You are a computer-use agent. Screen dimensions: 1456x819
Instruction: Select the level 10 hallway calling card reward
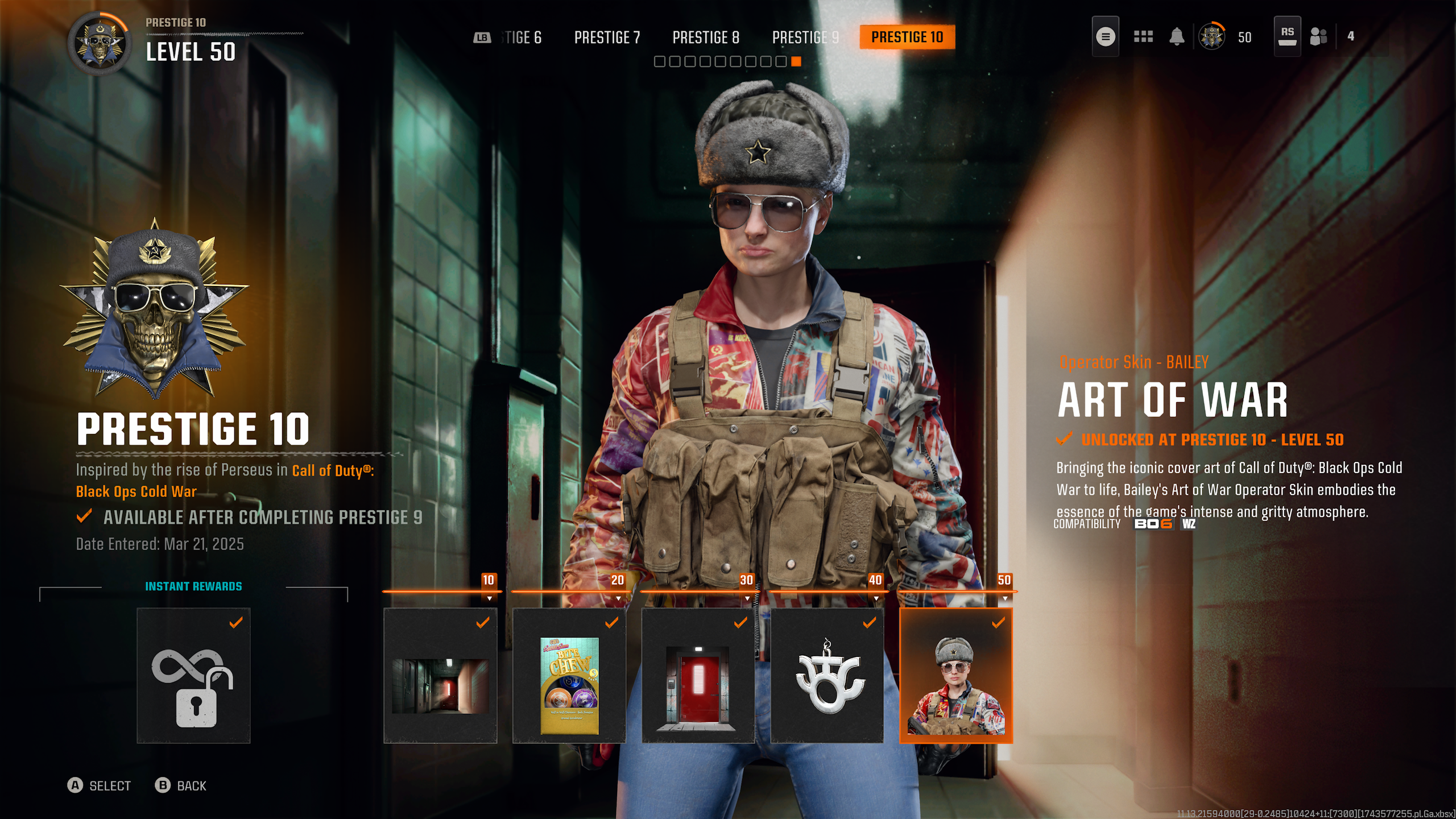[x=440, y=676]
